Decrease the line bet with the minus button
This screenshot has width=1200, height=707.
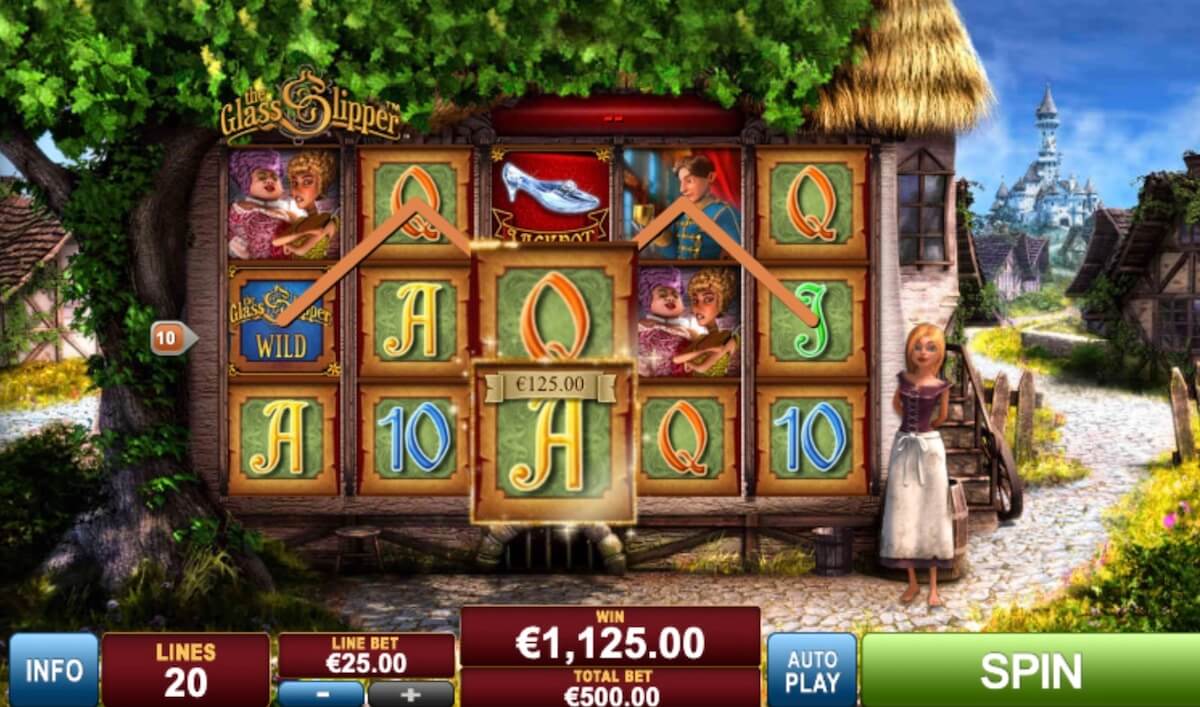click(x=321, y=693)
